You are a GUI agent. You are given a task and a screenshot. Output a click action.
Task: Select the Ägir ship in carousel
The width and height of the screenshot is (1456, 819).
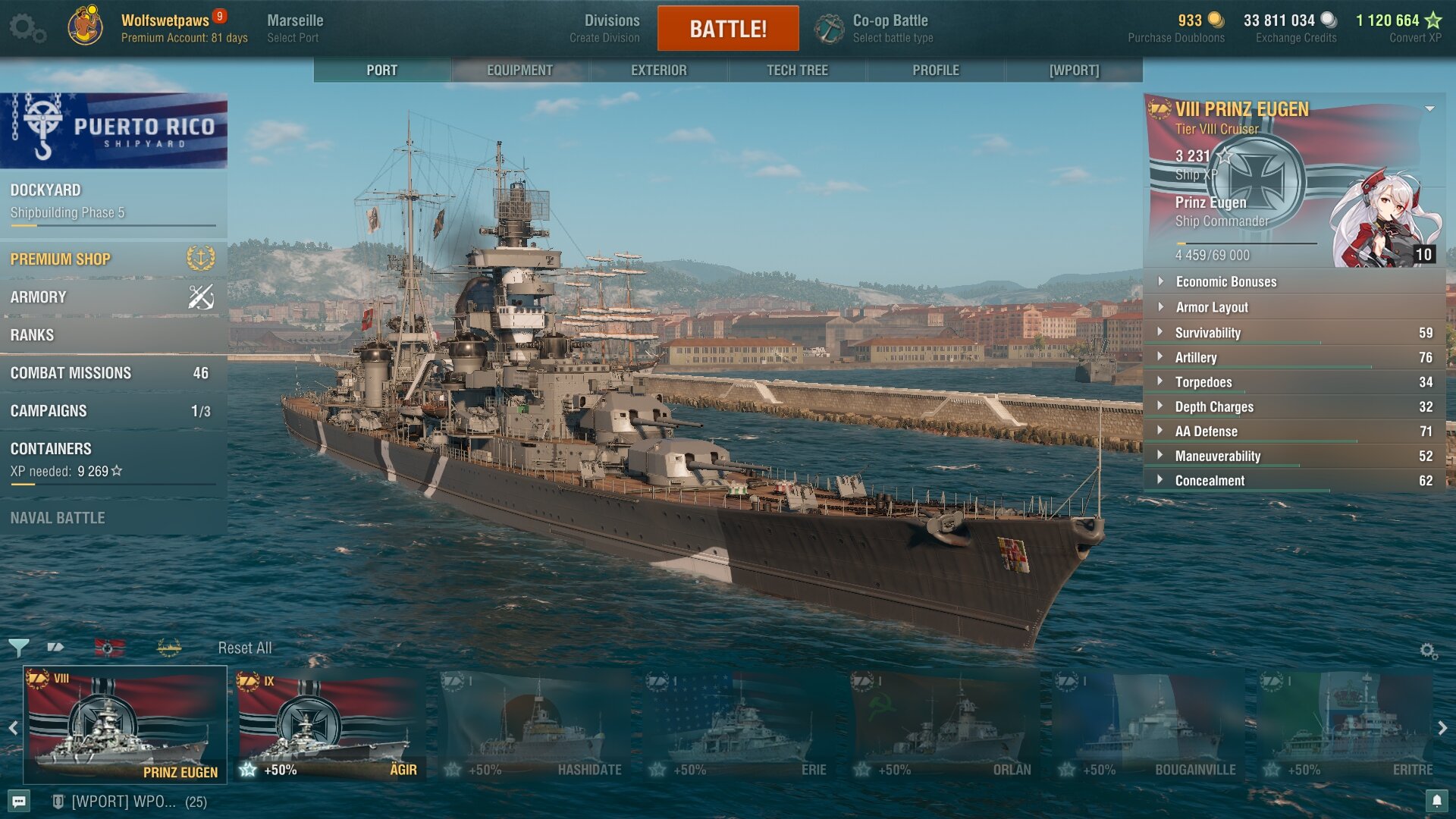click(x=330, y=726)
